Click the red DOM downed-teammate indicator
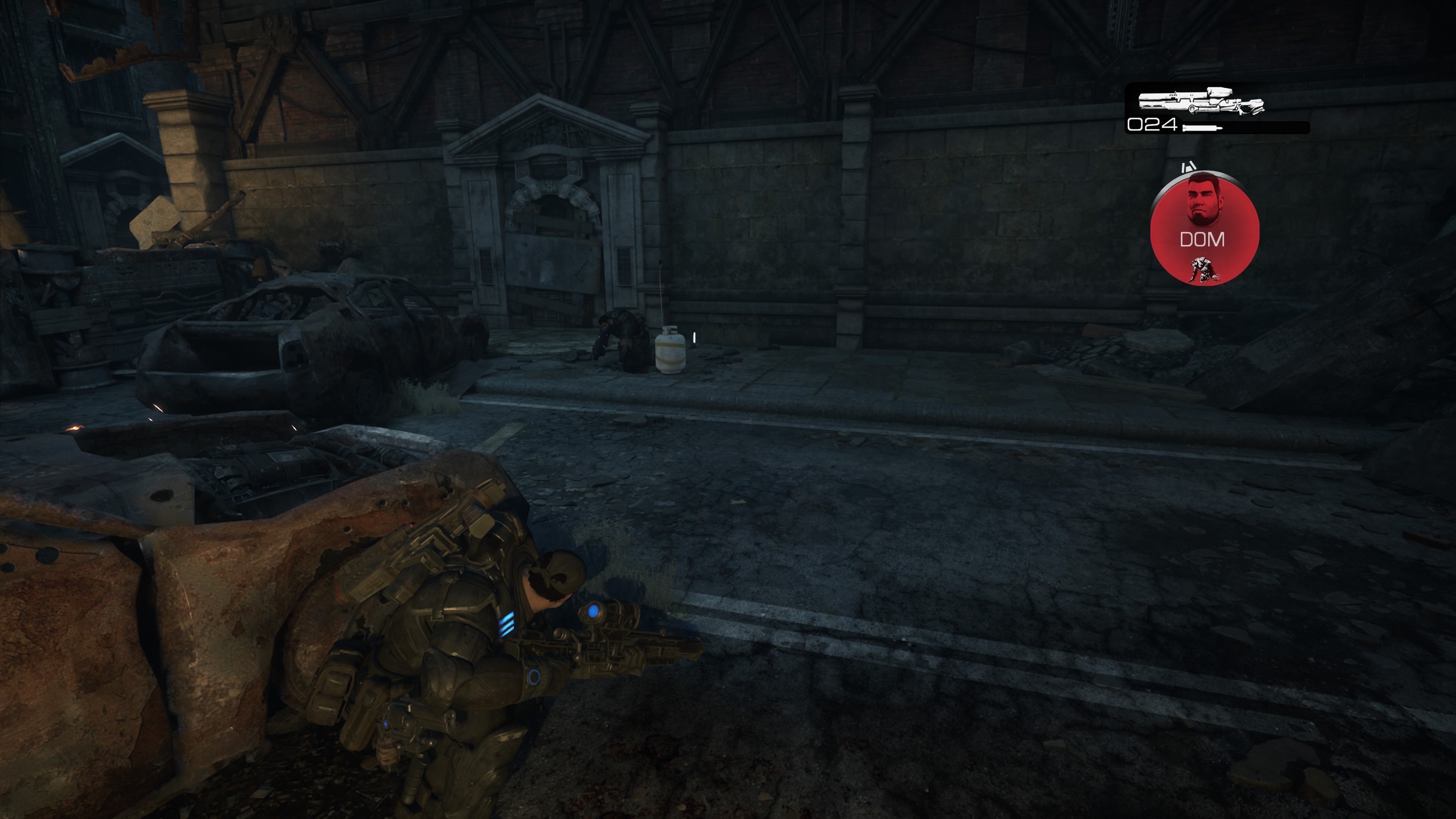The height and width of the screenshot is (819, 1456). click(x=1204, y=229)
